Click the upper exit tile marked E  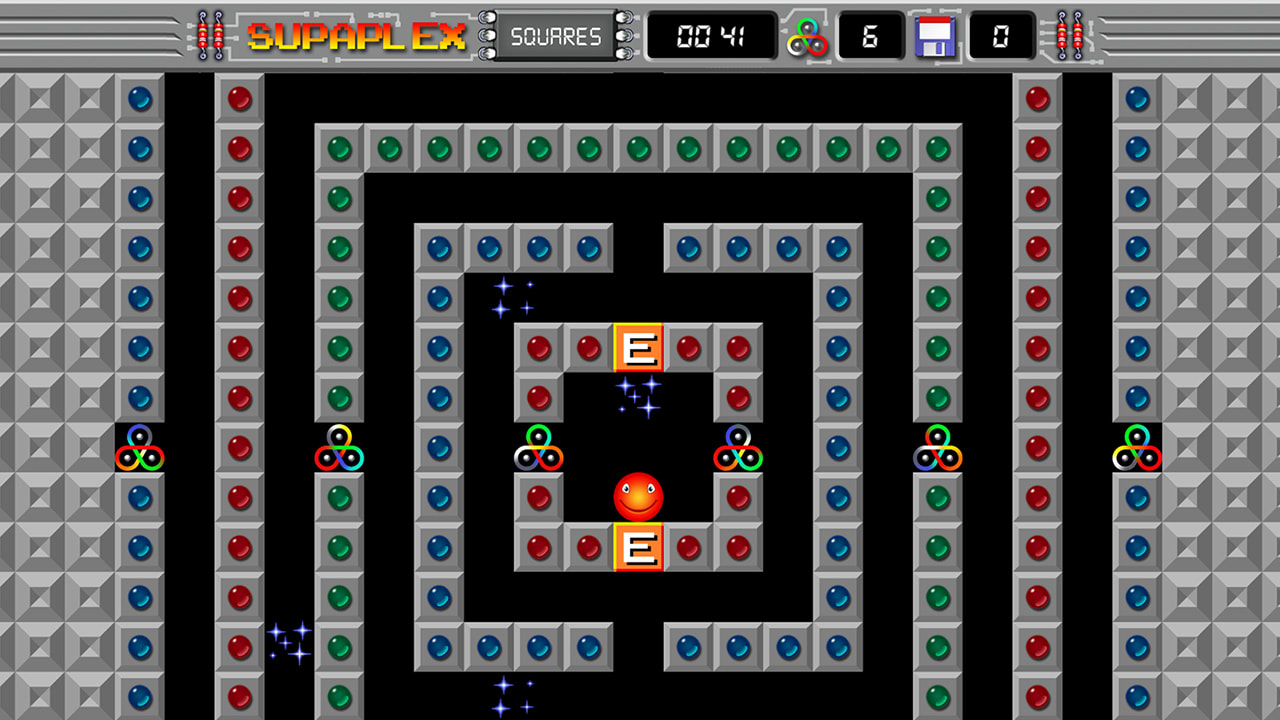(637, 348)
